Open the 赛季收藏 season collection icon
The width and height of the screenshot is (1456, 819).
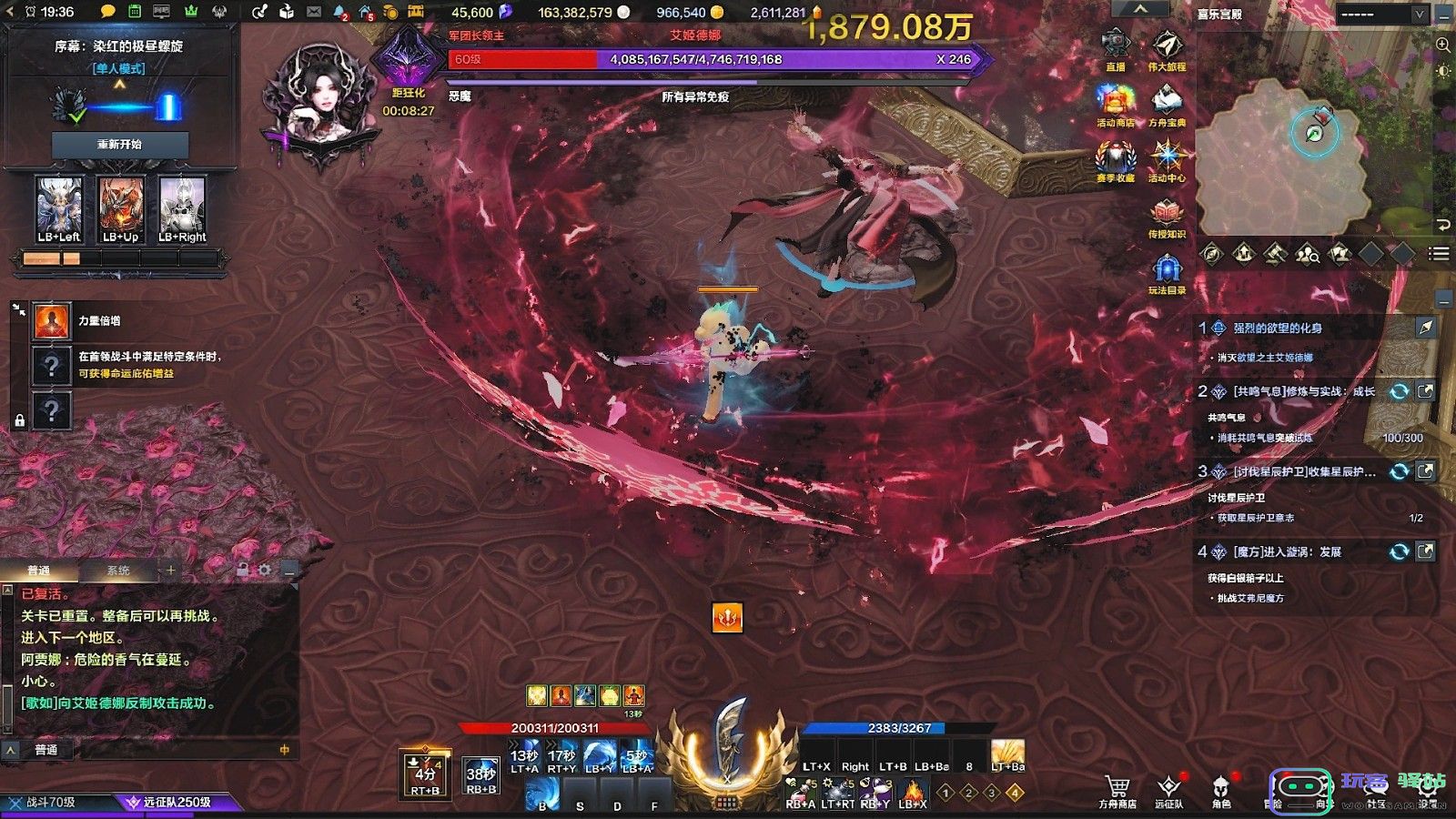coord(1115,157)
